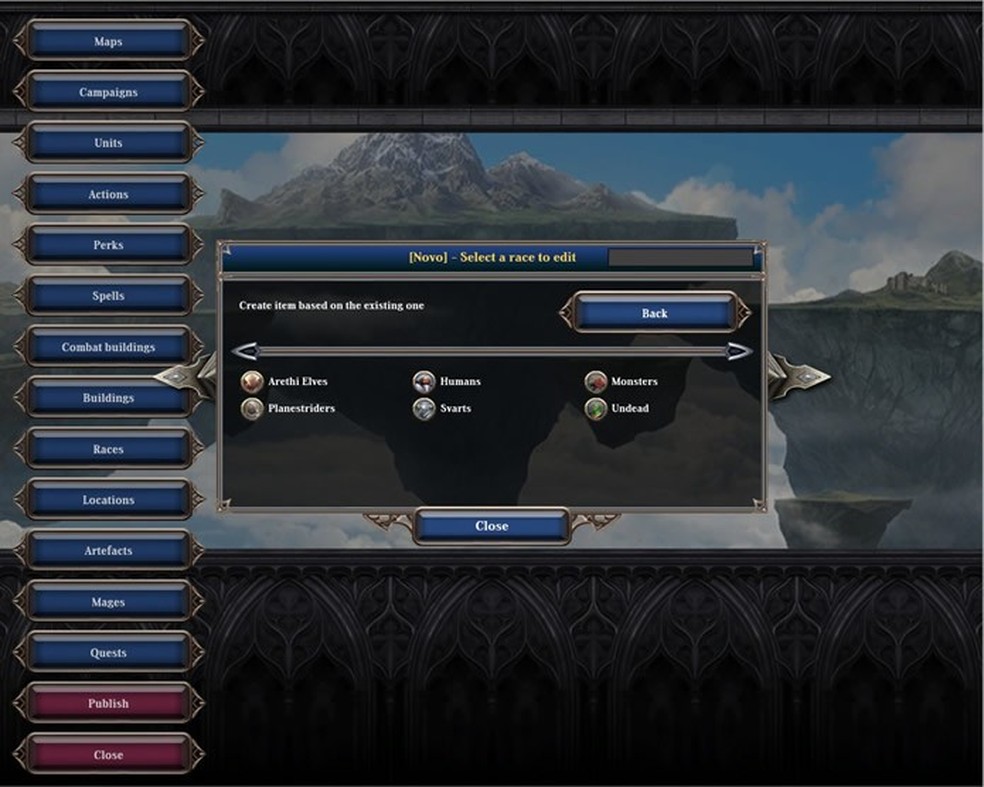Open the Perks list
Screen dimensions: 984x787
[108, 246]
